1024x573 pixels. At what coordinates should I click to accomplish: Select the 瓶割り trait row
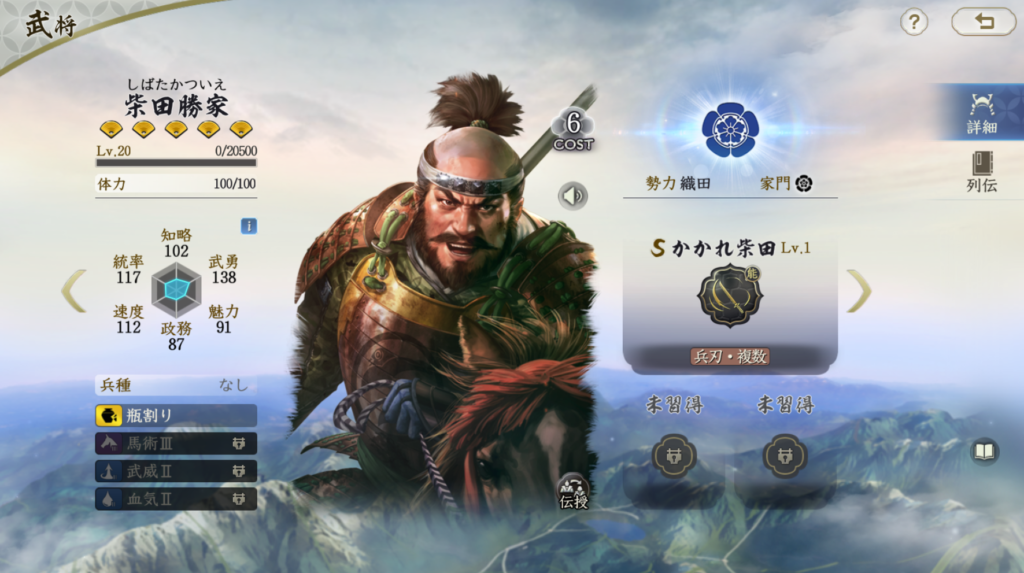tap(176, 415)
